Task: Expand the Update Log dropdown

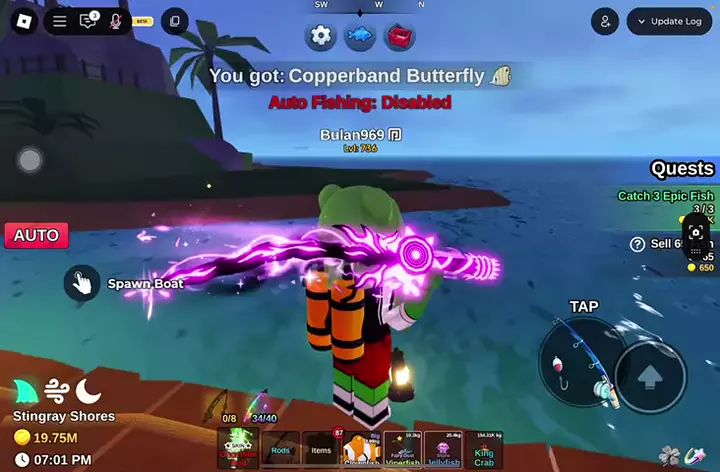Action: [x=669, y=21]
